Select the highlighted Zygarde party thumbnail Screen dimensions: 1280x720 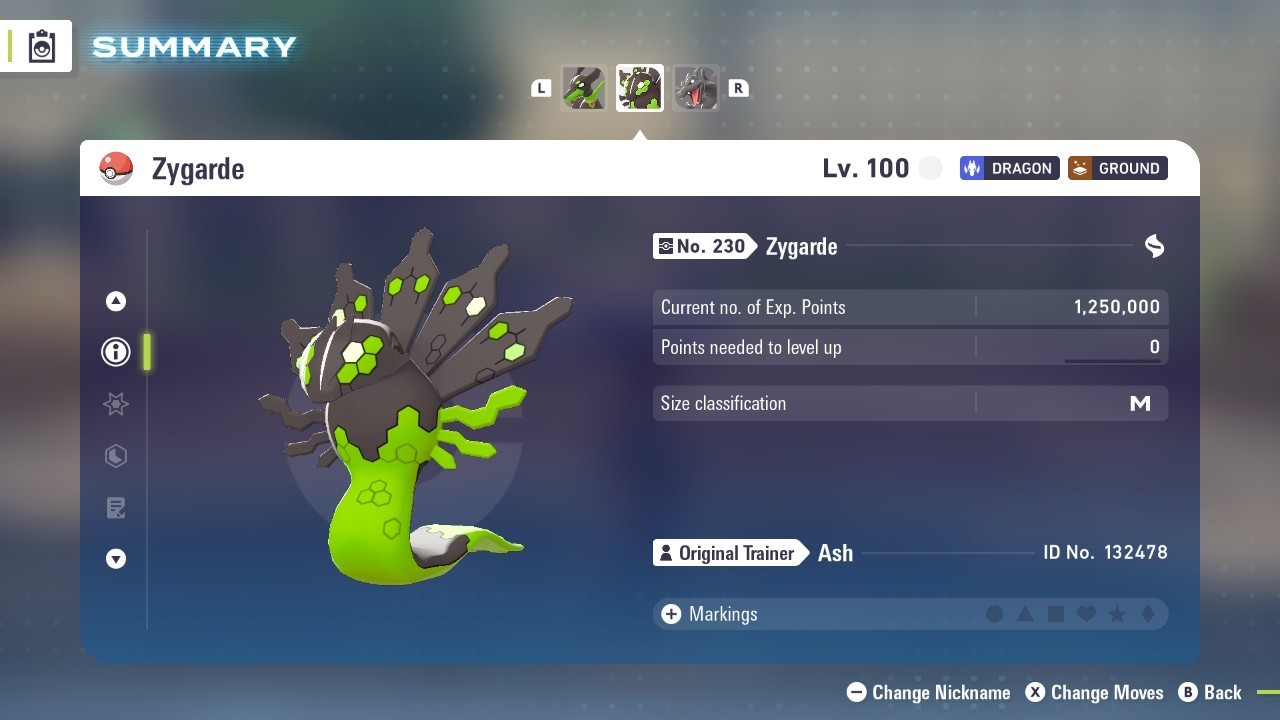pos(639,88)
